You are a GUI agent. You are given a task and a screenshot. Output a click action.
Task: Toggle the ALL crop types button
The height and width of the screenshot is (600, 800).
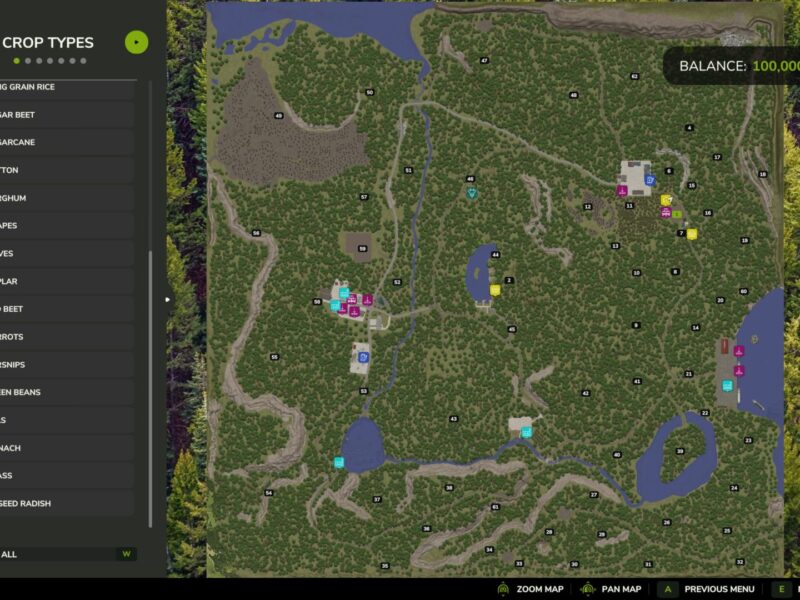pos(60,554)
